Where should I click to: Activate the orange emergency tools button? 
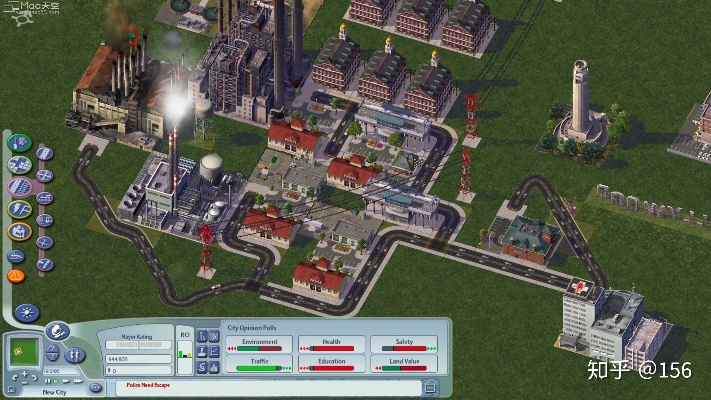pyautogui.click(x=16, y=274)
